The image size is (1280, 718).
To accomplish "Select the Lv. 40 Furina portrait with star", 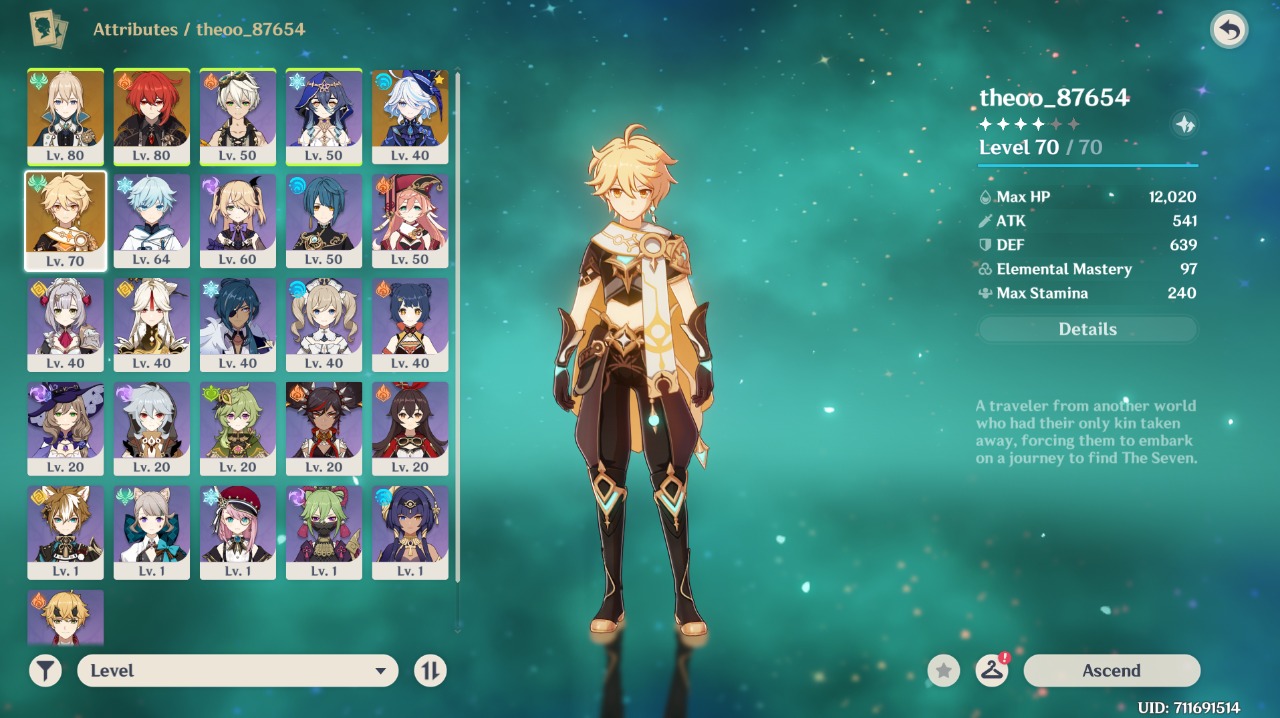I will tap(410, 115).
